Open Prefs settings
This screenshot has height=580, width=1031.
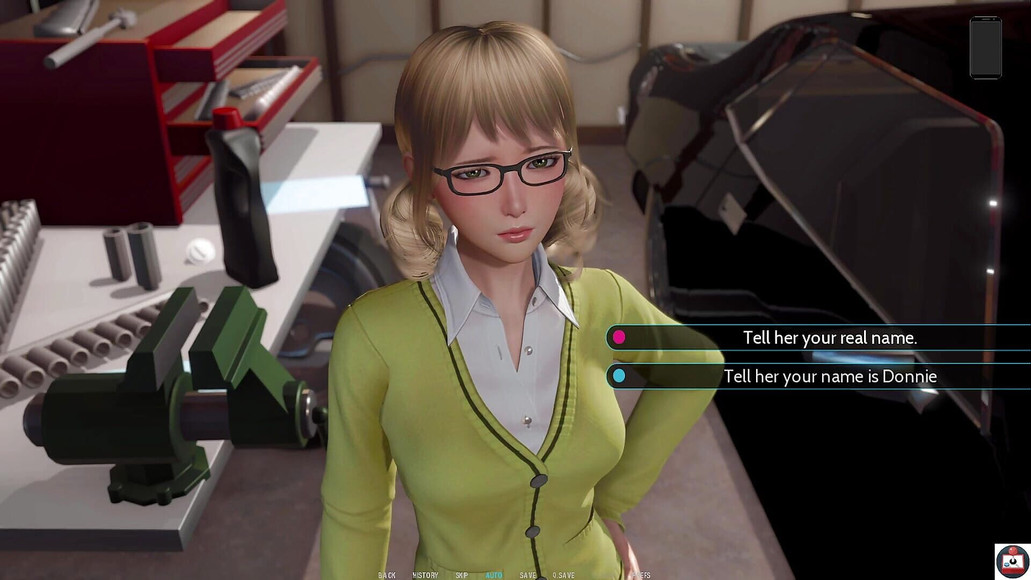click(x=641, y=575)
